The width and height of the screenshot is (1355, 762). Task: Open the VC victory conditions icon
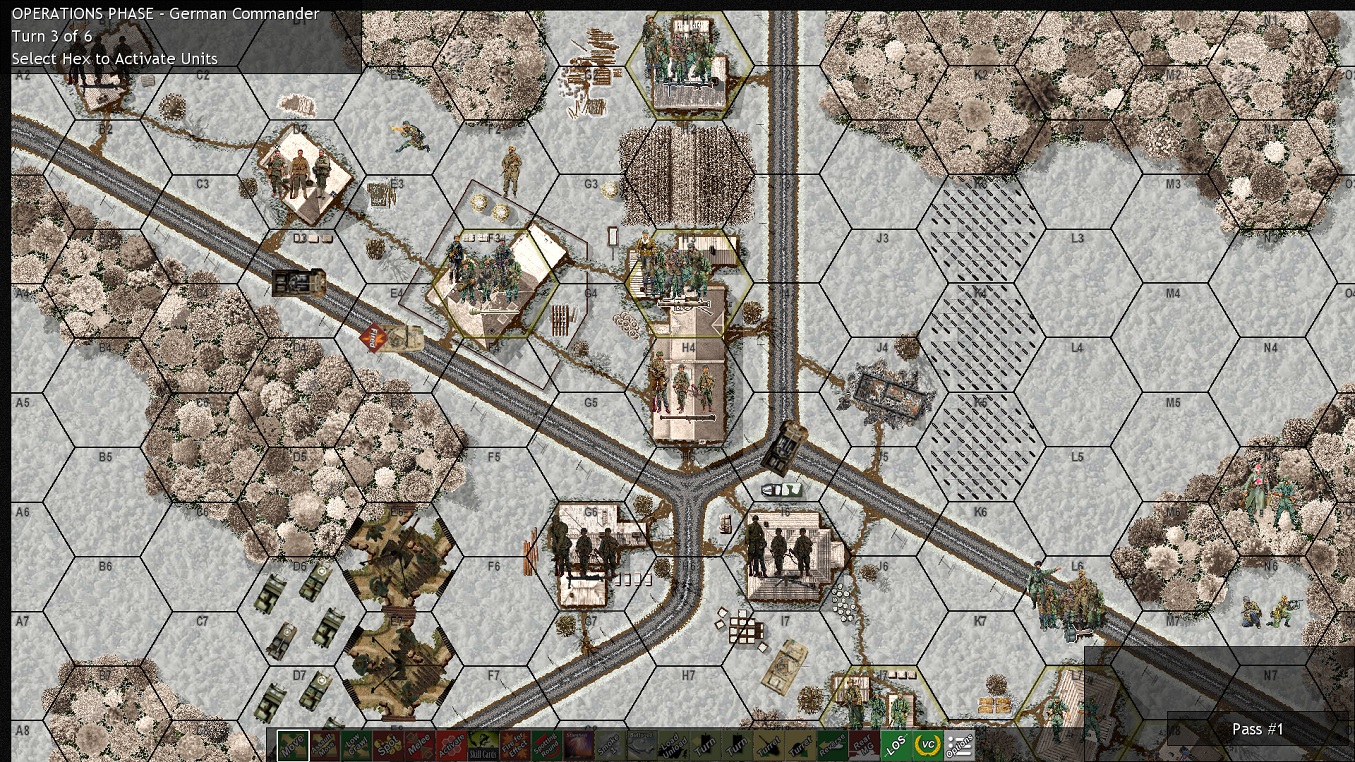pos(930,744)
